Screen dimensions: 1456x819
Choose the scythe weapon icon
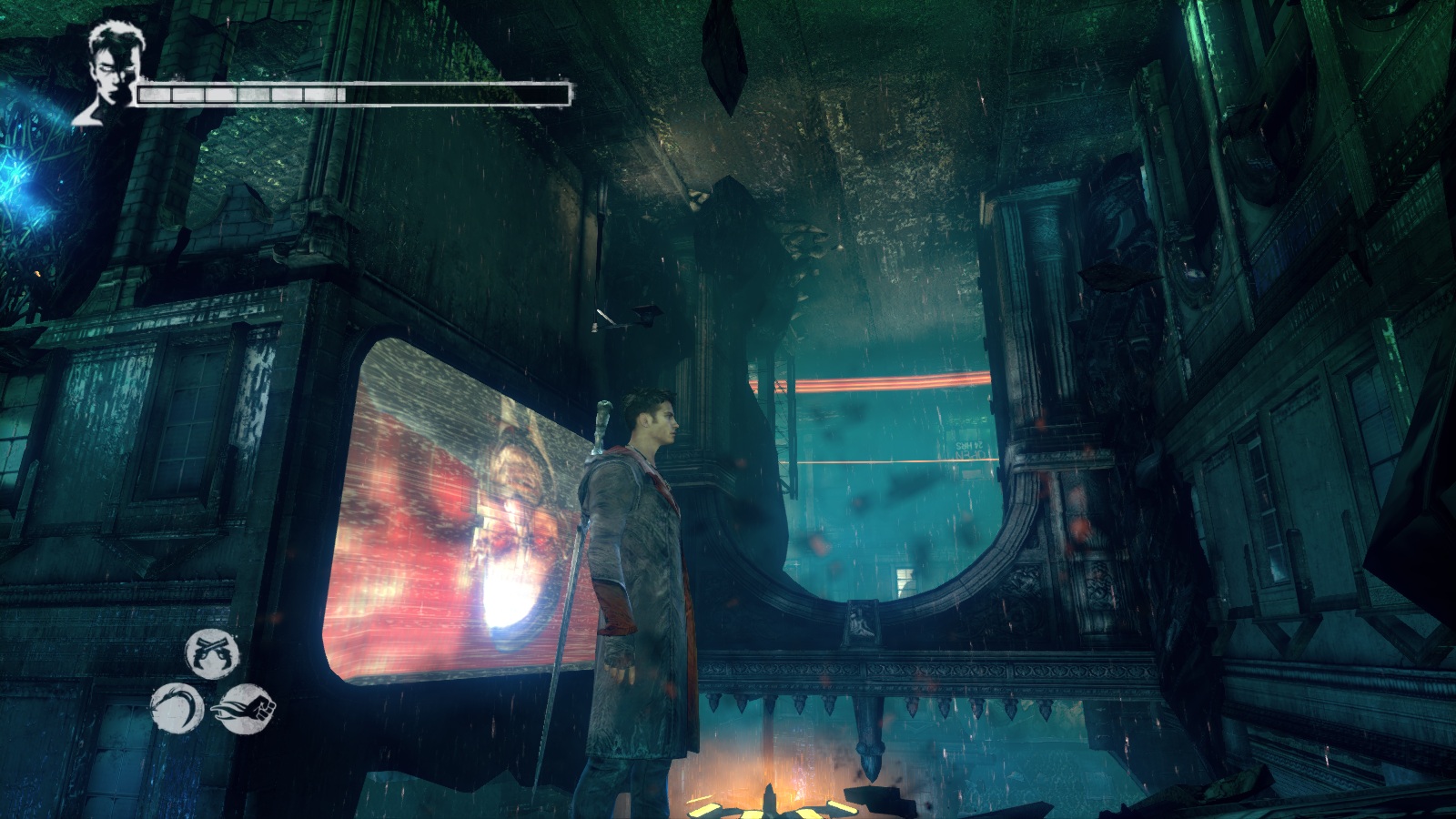[x=177, y=708]
